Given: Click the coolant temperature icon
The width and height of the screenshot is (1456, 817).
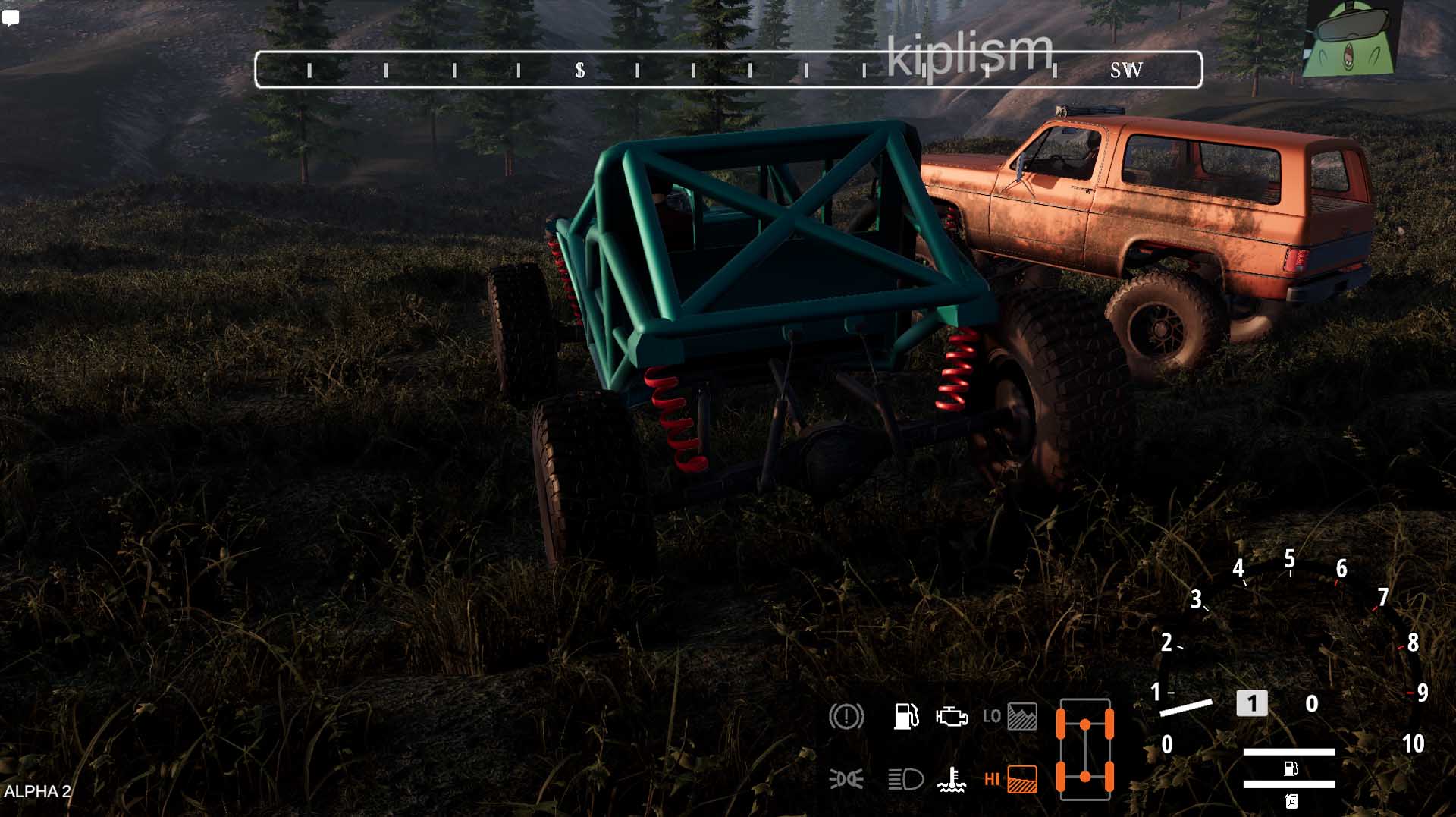Looking at the screenshot, I should [x=951, y=779].
